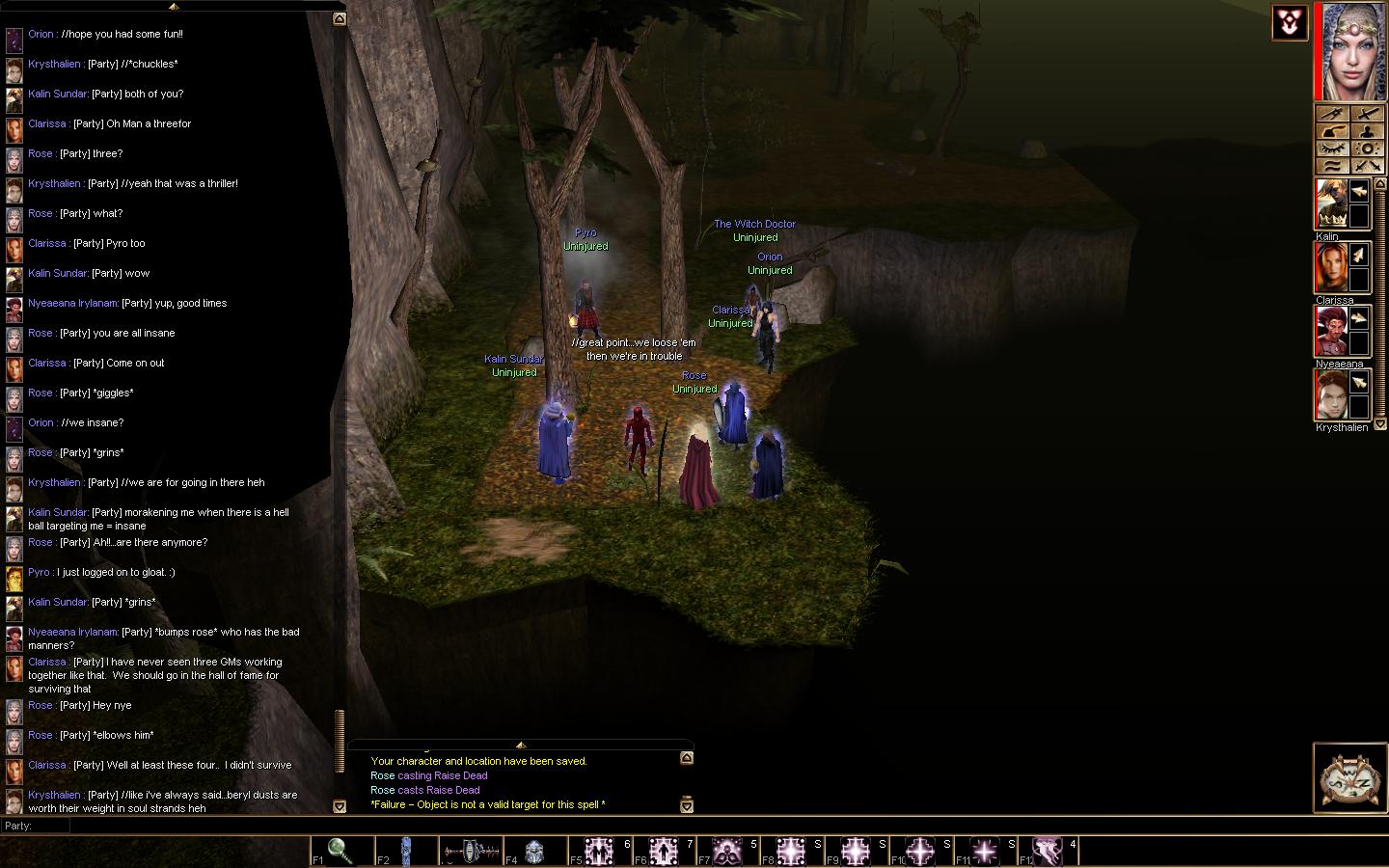Select Clarissa's party portrait
Screen dimensions: 1389x868
click(1332, 267)
